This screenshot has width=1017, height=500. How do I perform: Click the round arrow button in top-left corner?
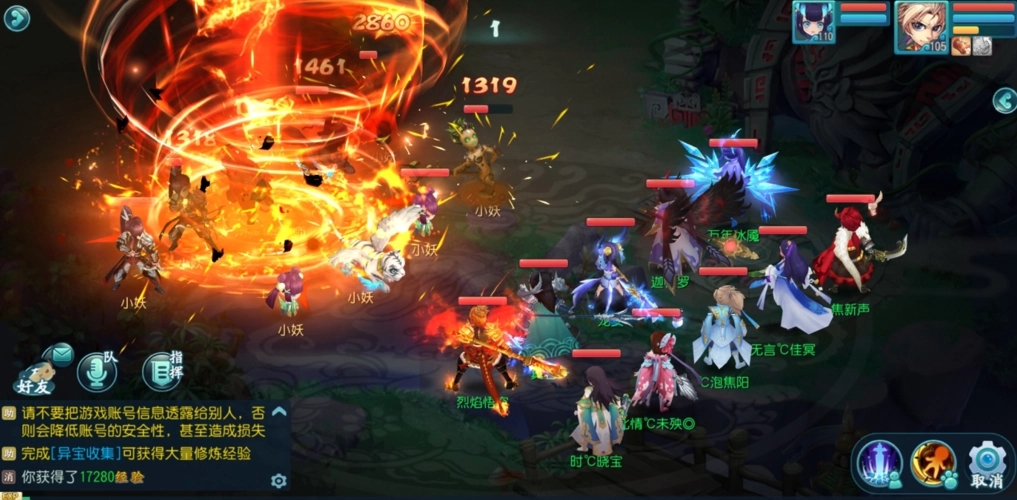click(x=17, y=18)
